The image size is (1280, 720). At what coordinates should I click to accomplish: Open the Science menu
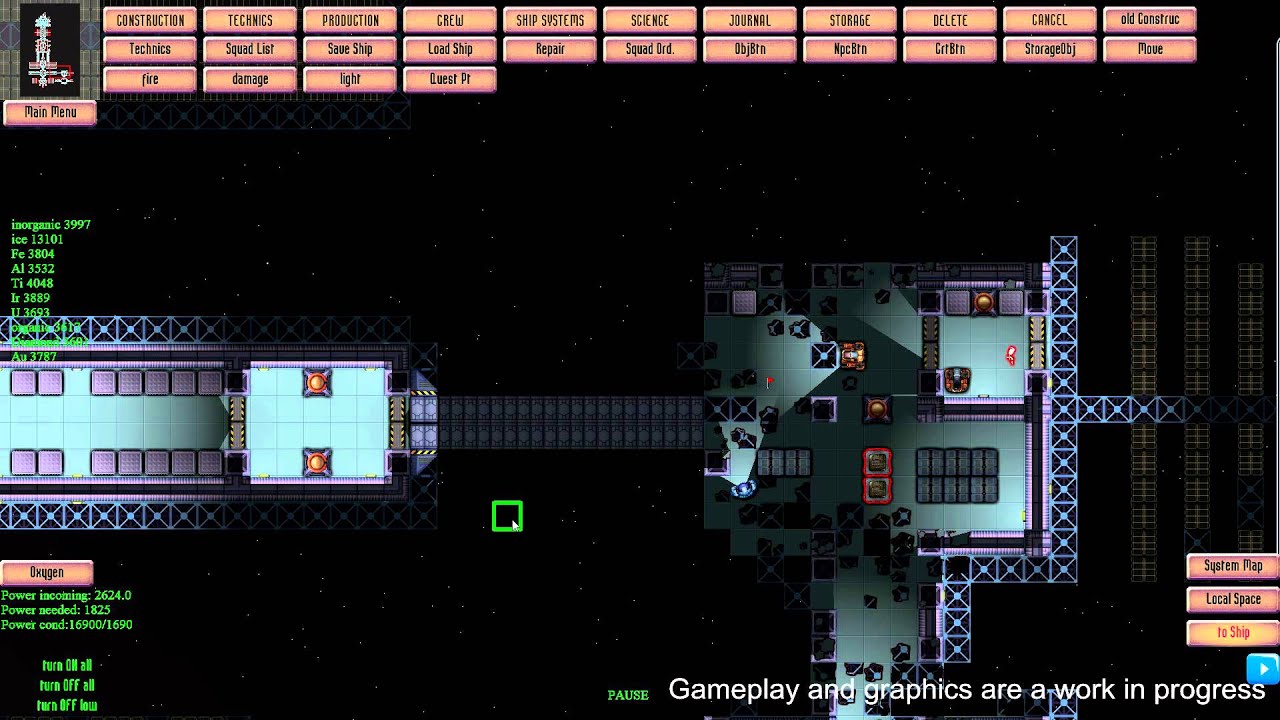pyautogui.click(x=650, y=20)
